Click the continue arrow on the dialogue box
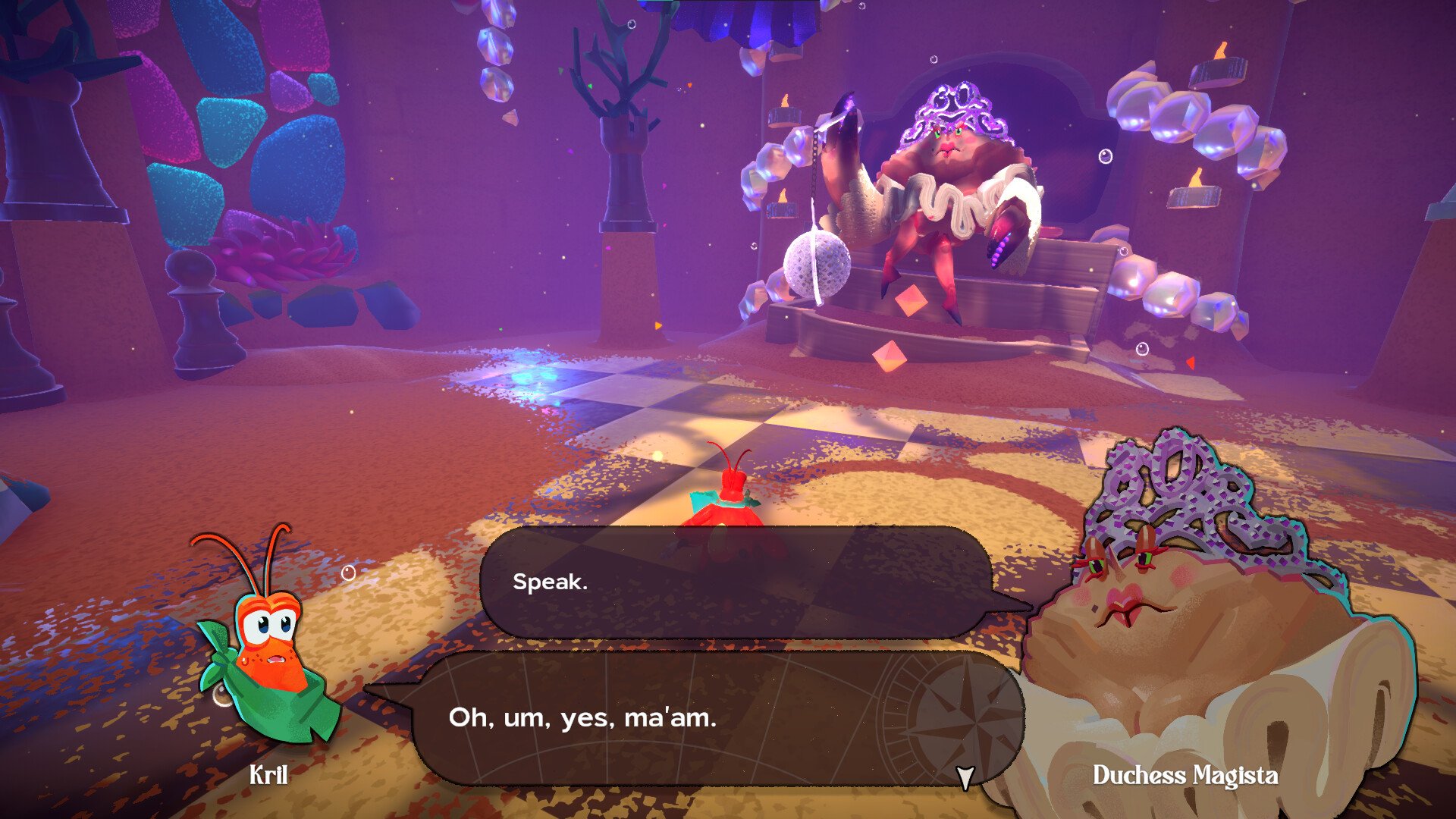Image resolution: width=1456 pixels, height=819 pixels. tap(965, 775)
